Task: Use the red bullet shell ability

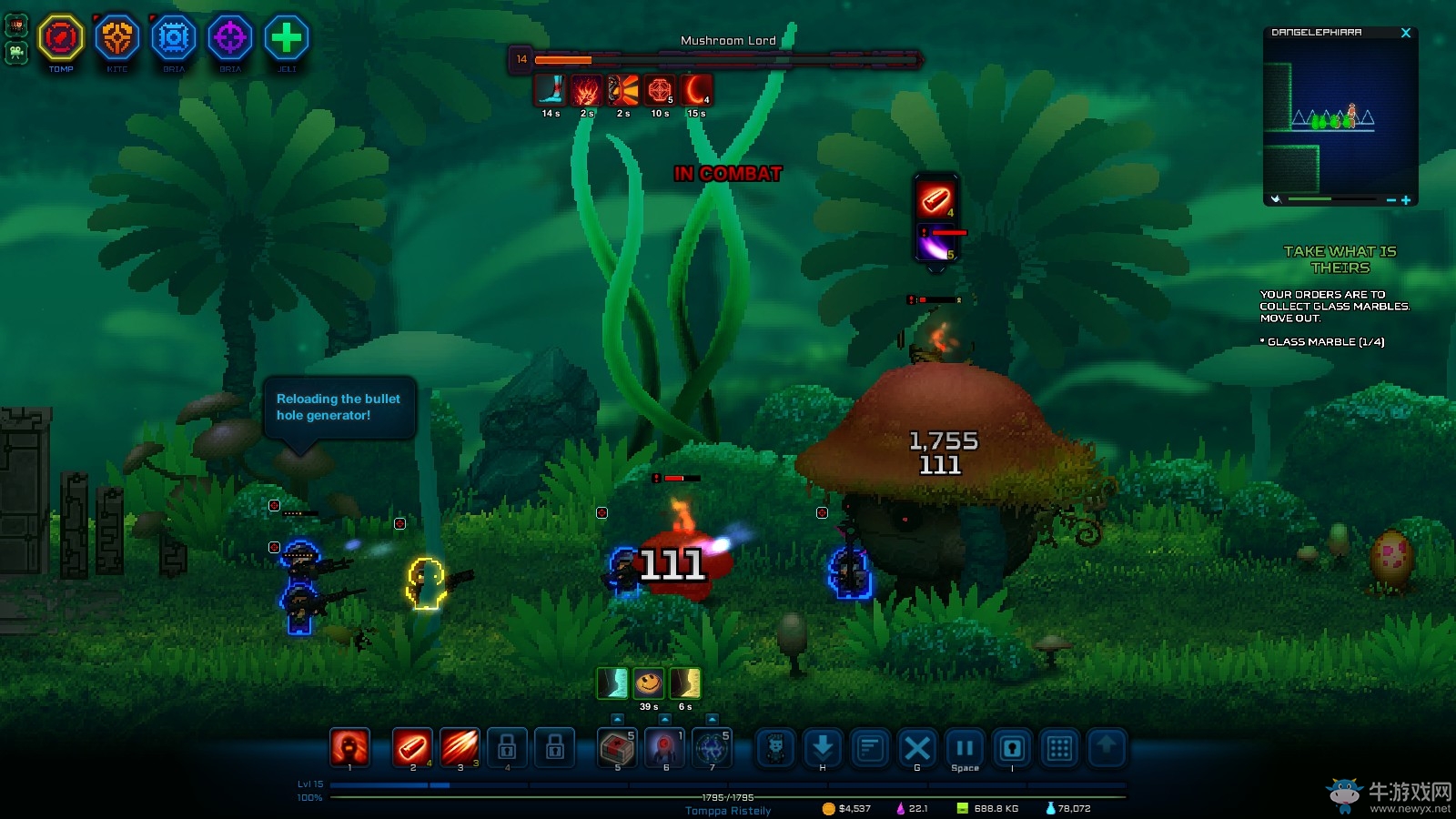Action: click(412, 748)
